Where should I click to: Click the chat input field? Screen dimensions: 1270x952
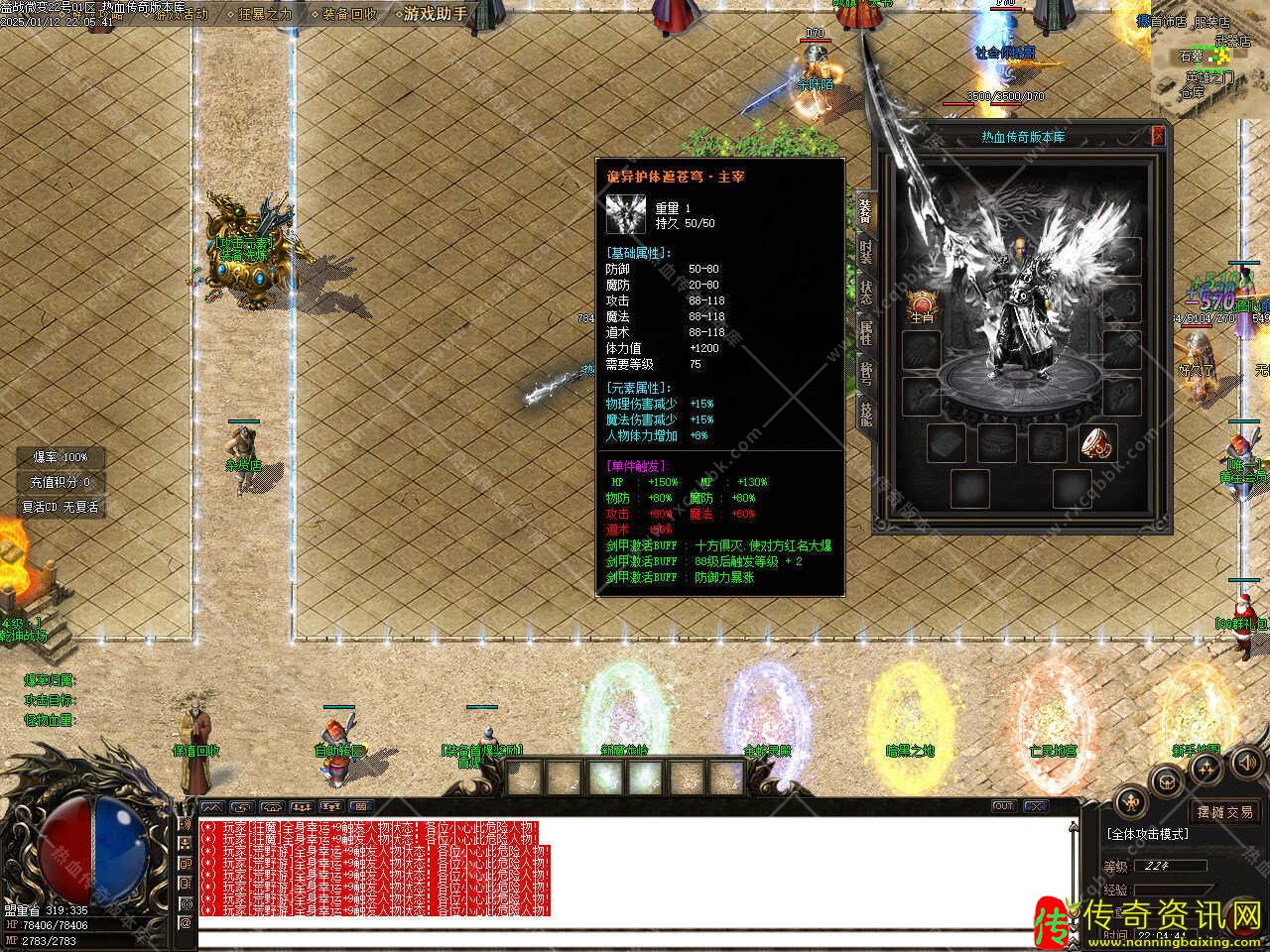tap(635, 936)
